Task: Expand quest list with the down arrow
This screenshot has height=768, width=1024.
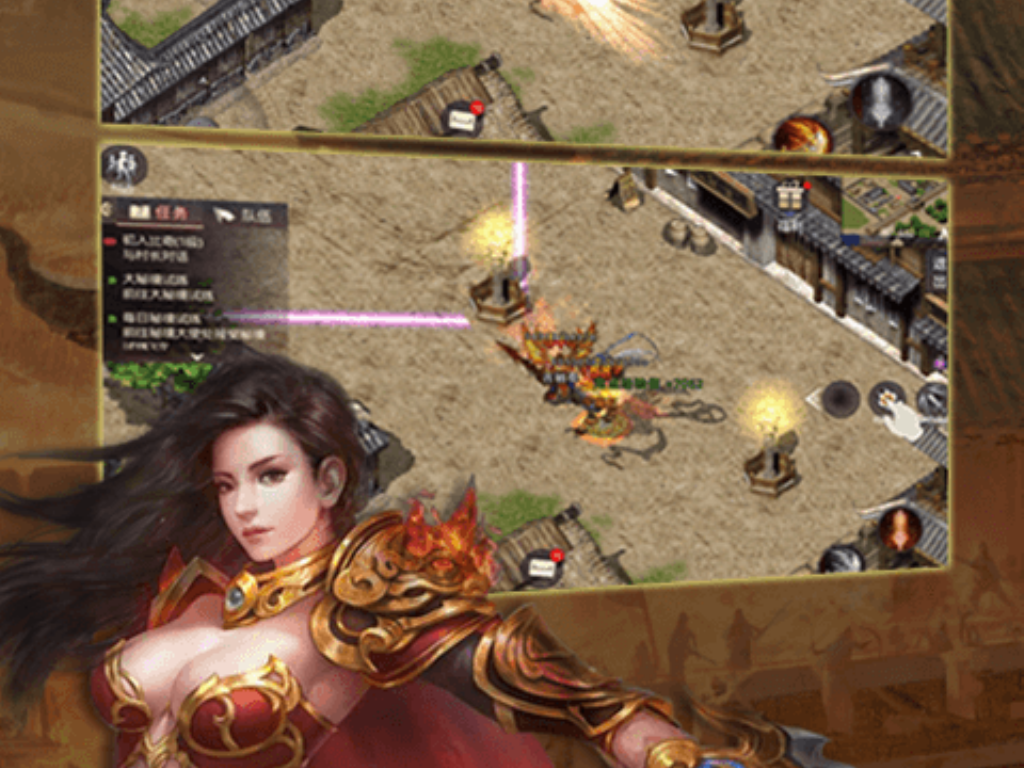Action: 196,356
